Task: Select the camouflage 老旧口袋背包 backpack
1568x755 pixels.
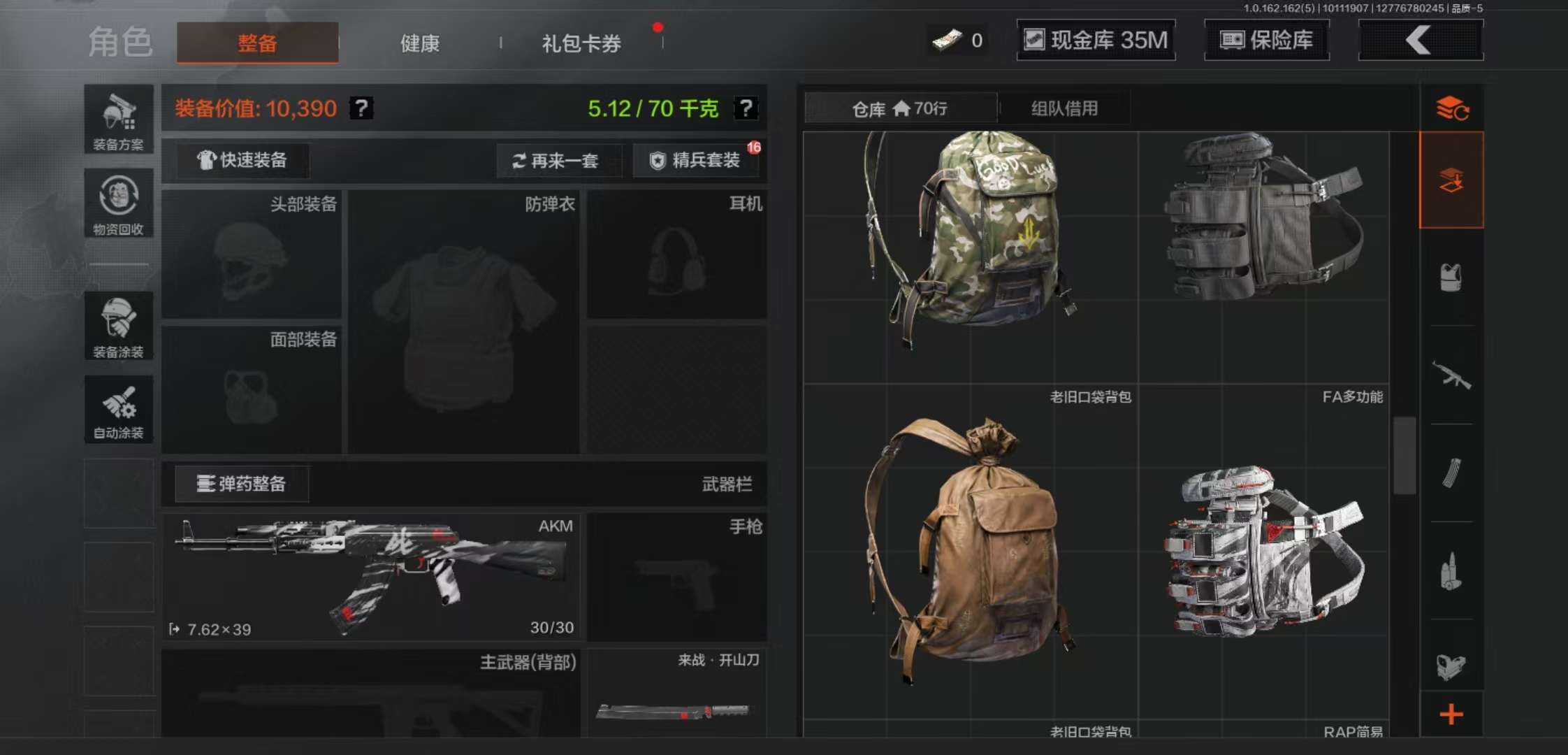Action: (x=970, y=259)
